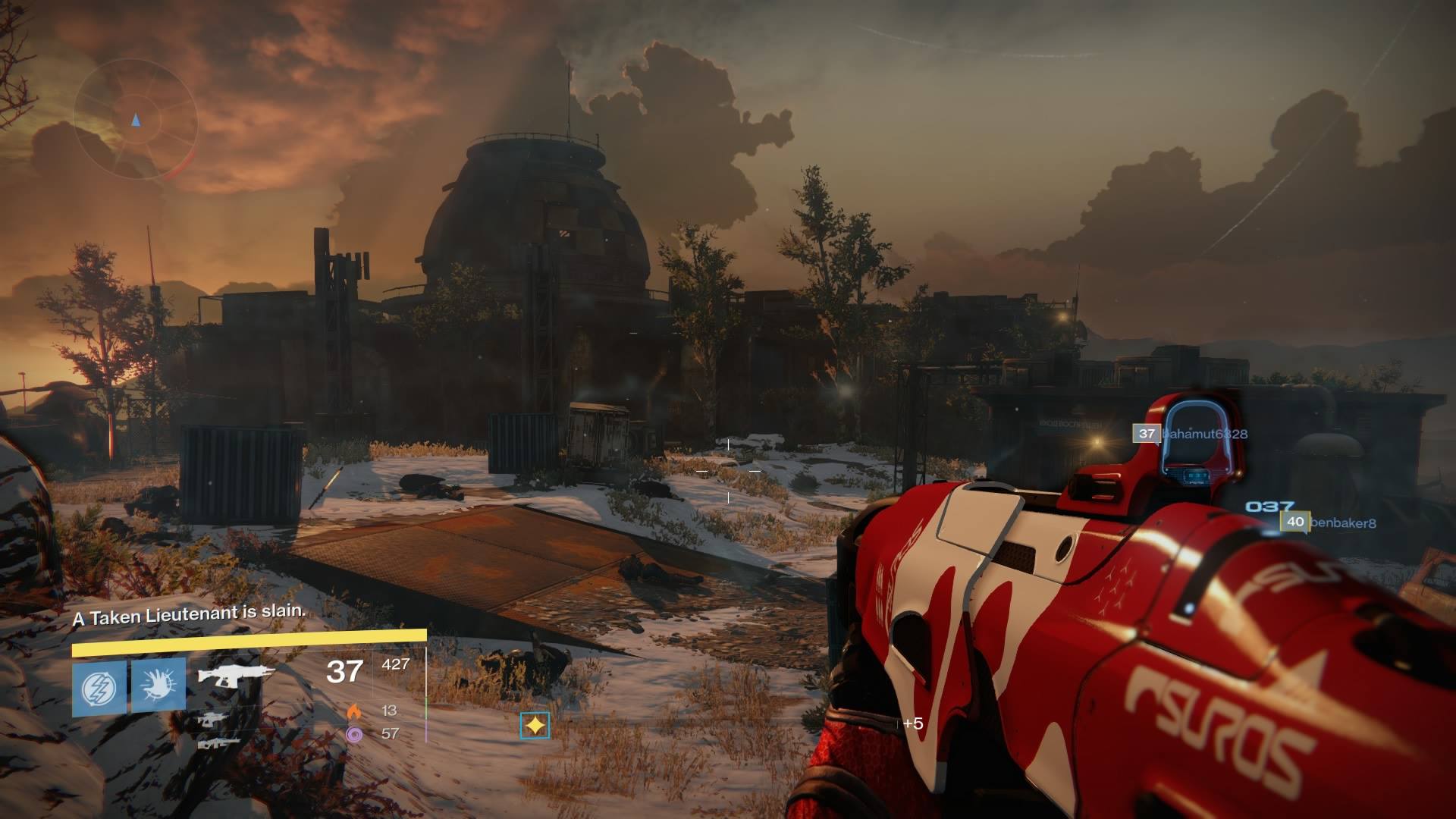
Task: Activate the lightning grenade ability icon
Action: [99, 686]
